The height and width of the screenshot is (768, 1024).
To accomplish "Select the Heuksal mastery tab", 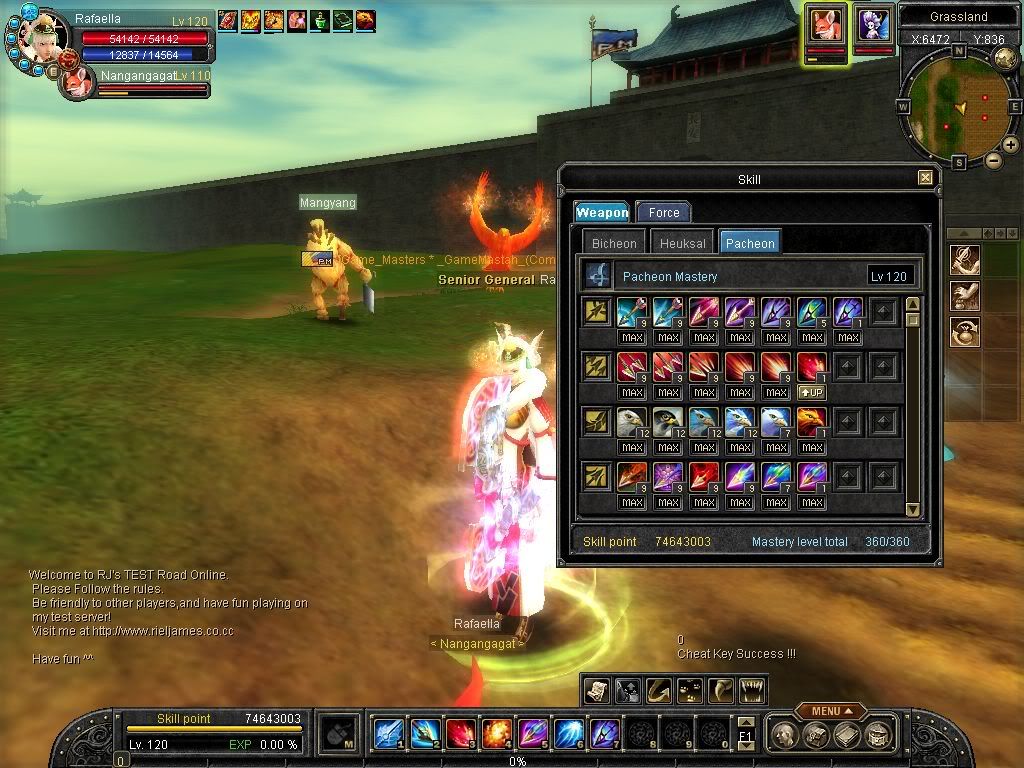I will [x=683, y=243].
